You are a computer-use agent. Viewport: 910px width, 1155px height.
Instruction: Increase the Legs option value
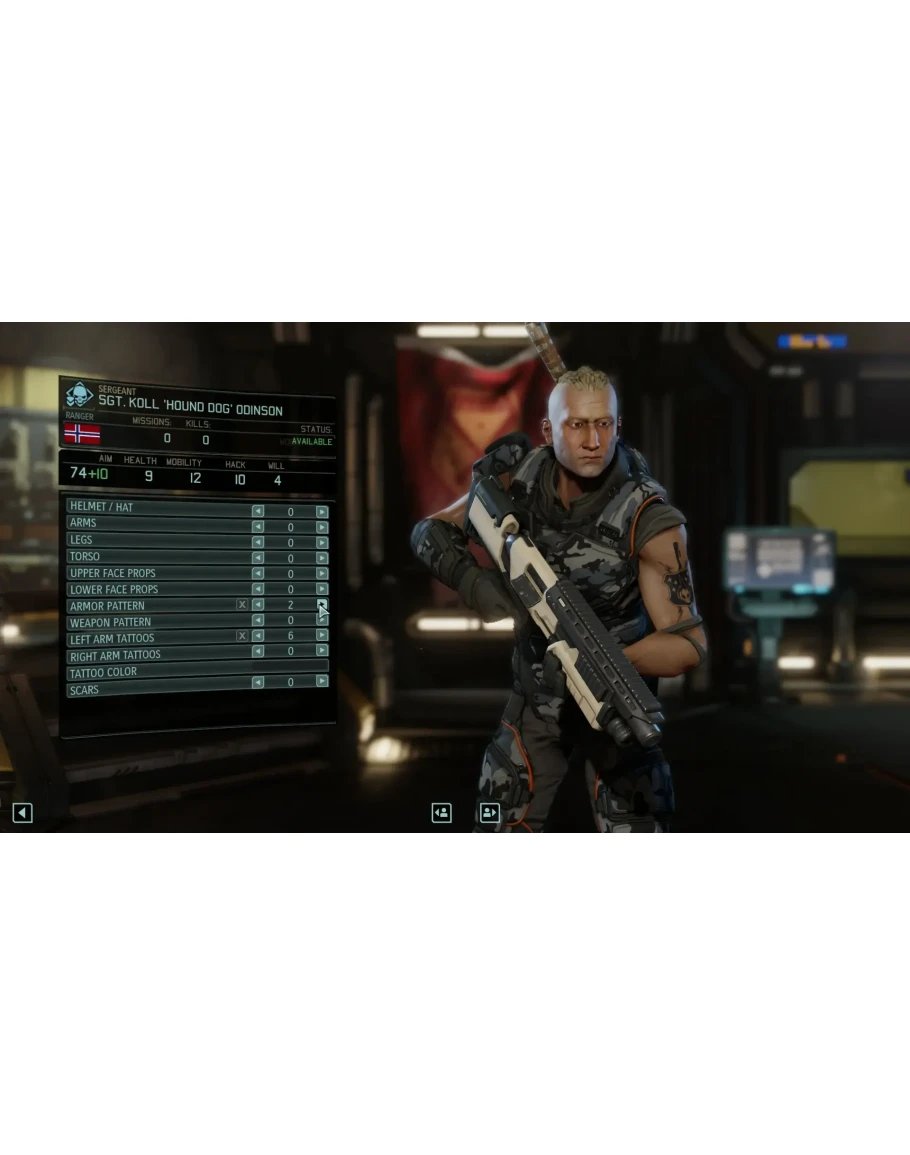322,543
